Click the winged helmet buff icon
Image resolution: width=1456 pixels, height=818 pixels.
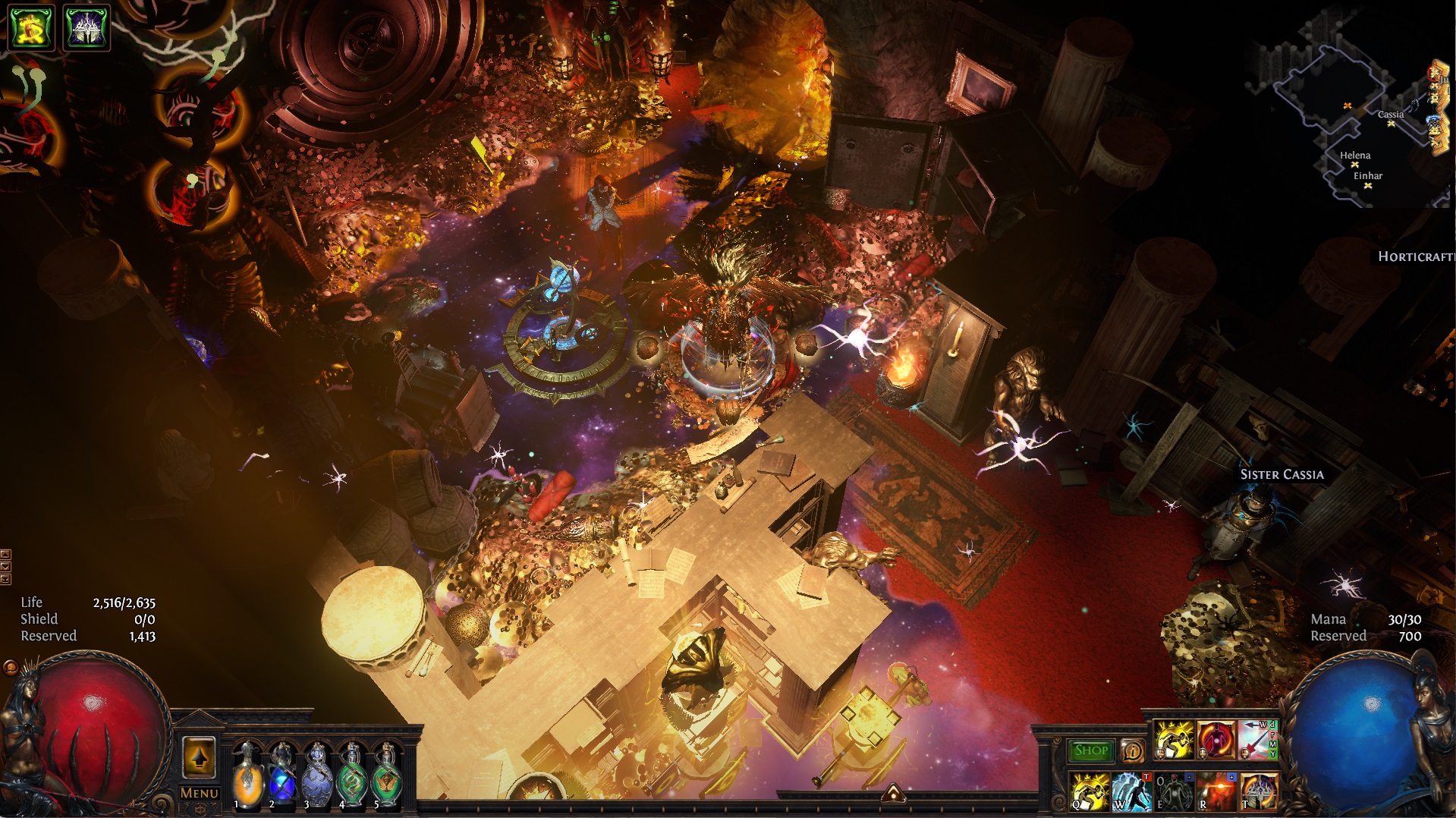point(86,27)
